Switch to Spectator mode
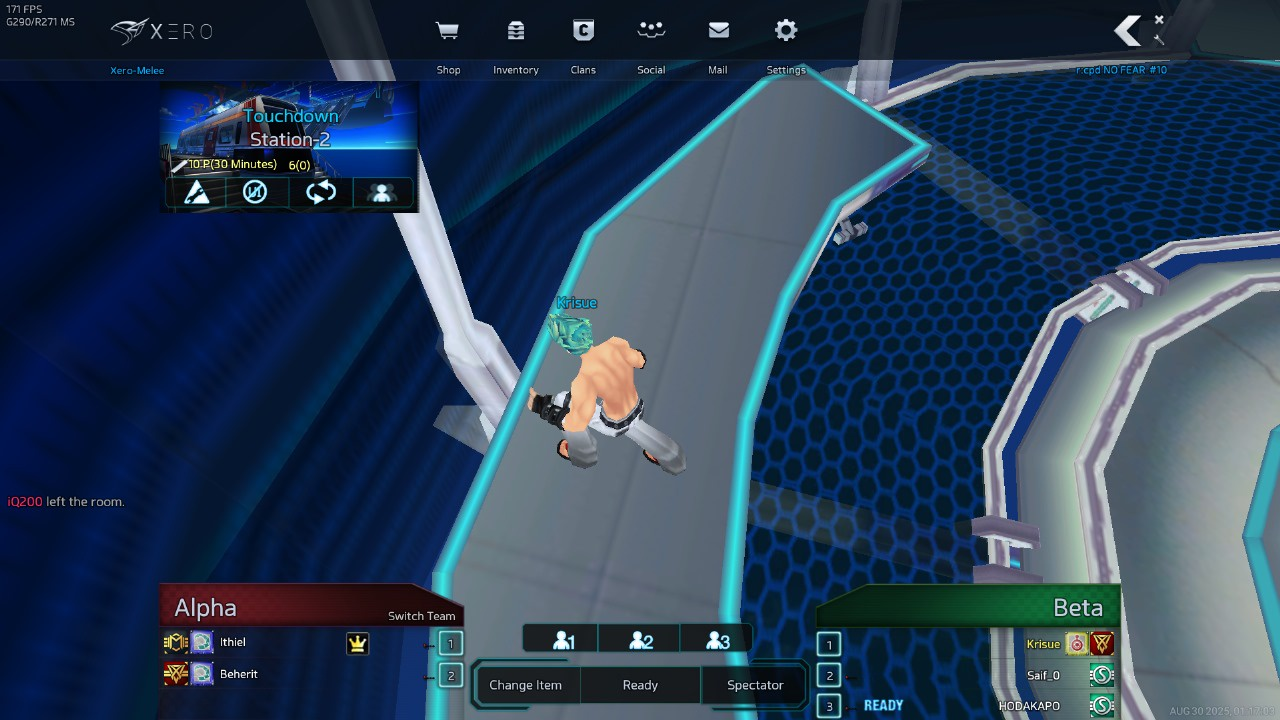1280x720 pixels. pyautogui.click(x=755, y=685)
